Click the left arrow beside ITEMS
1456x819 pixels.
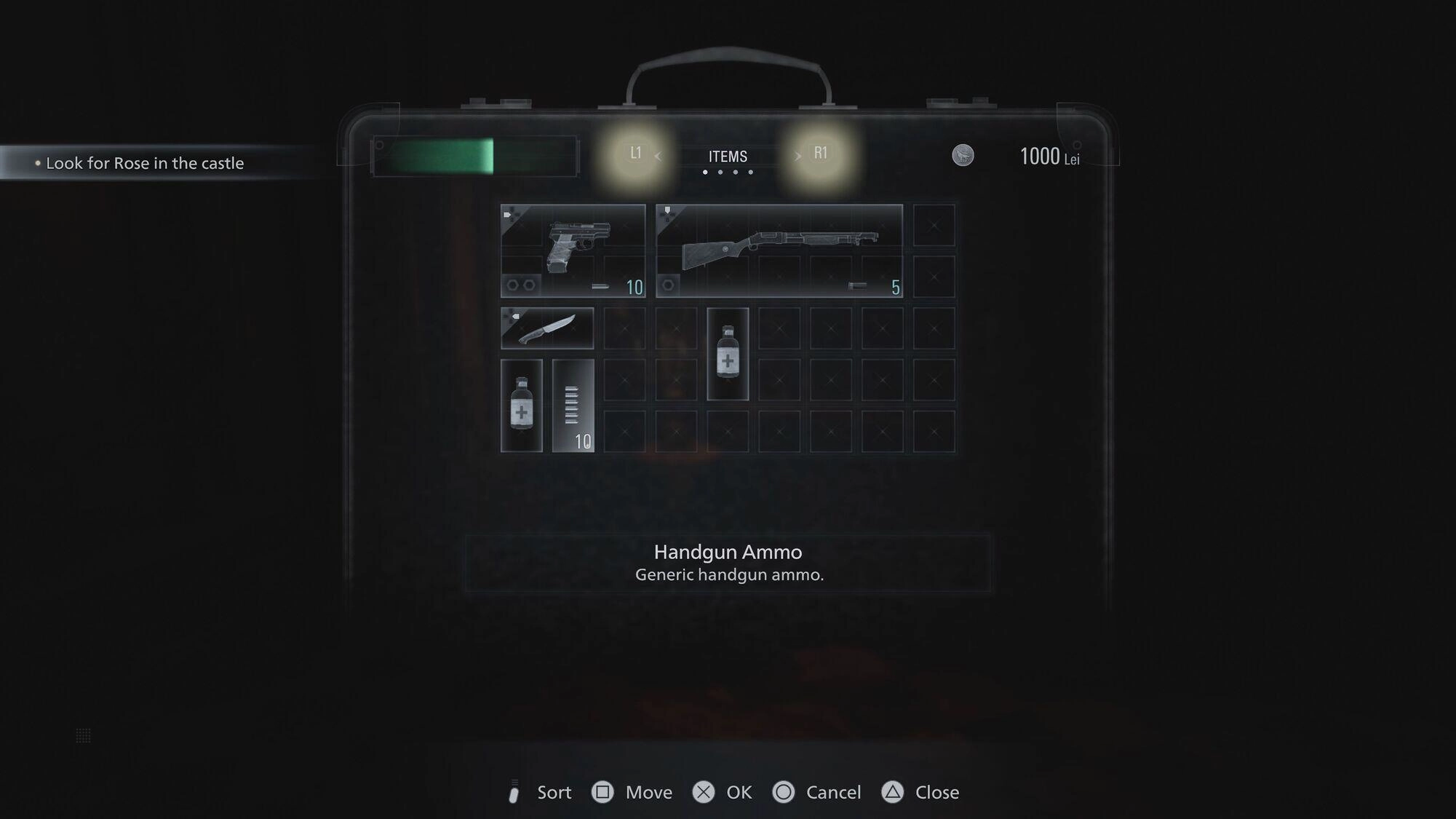pyautogui.click(x=659, y=155)
